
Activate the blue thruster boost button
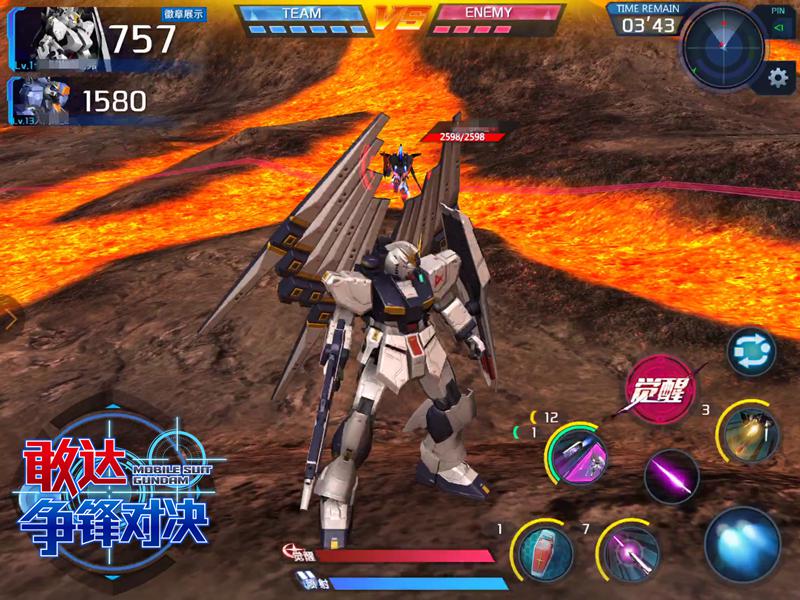click(742, 545)
